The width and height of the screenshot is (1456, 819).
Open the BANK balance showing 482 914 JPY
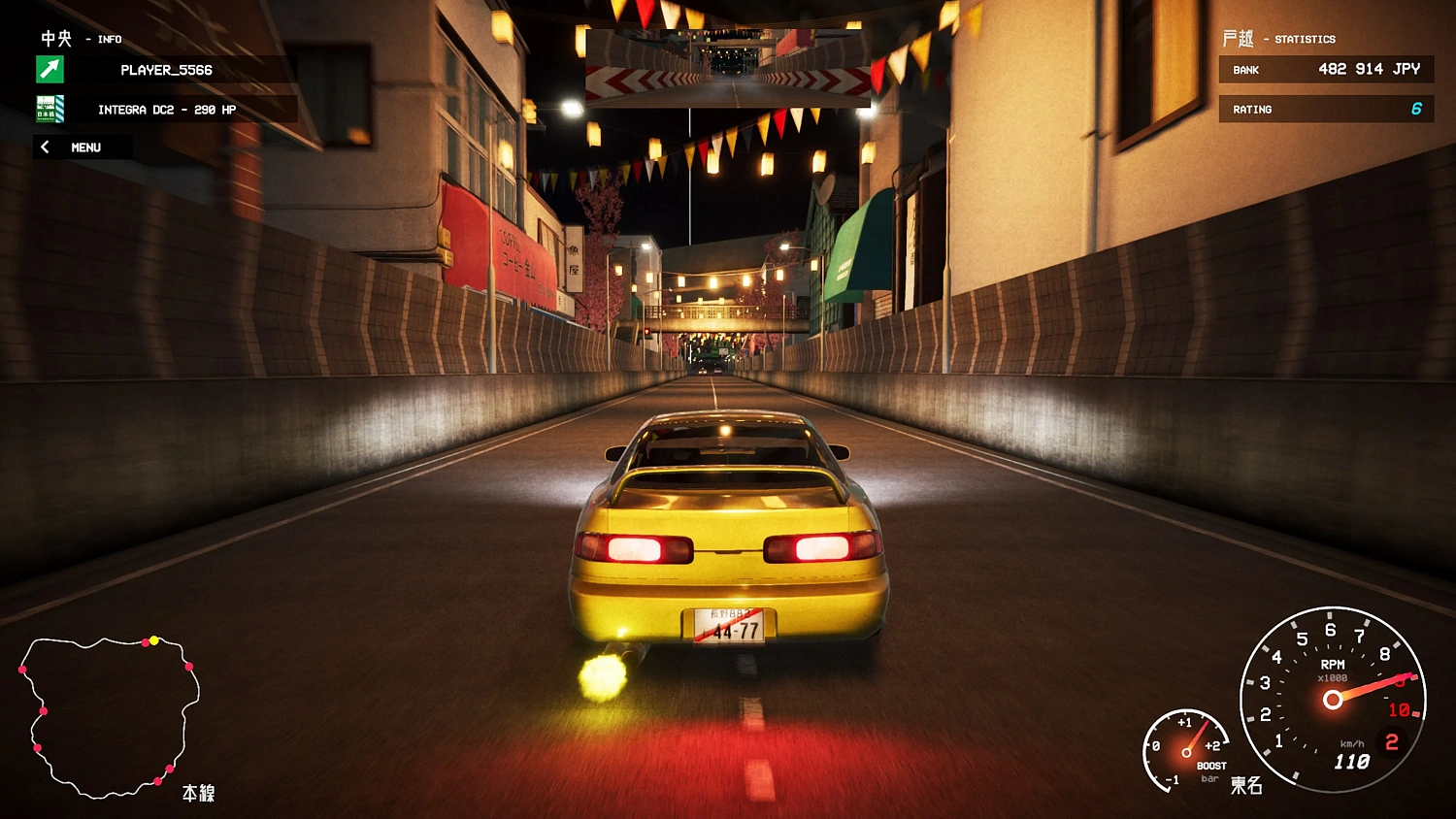point(1326,69)
